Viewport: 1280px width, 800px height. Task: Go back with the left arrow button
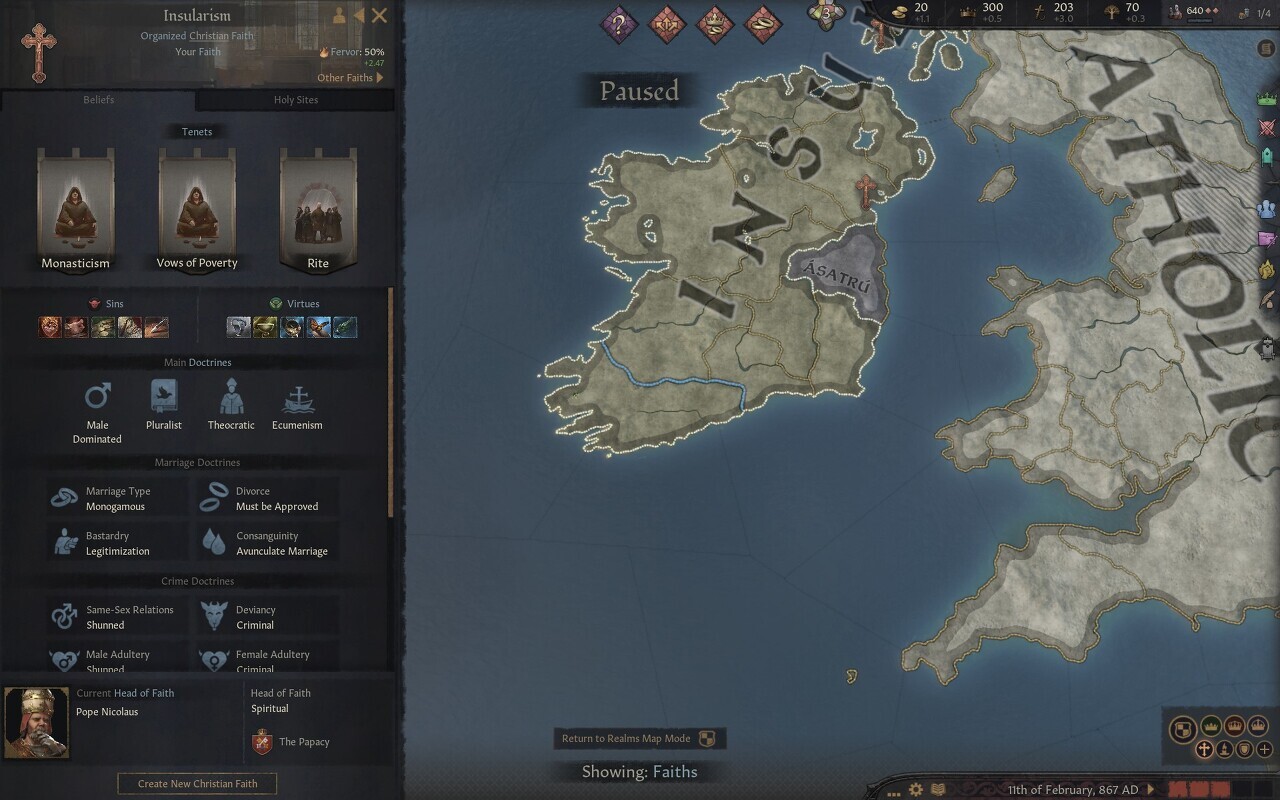pyautogui.click(x=359, y=15)
